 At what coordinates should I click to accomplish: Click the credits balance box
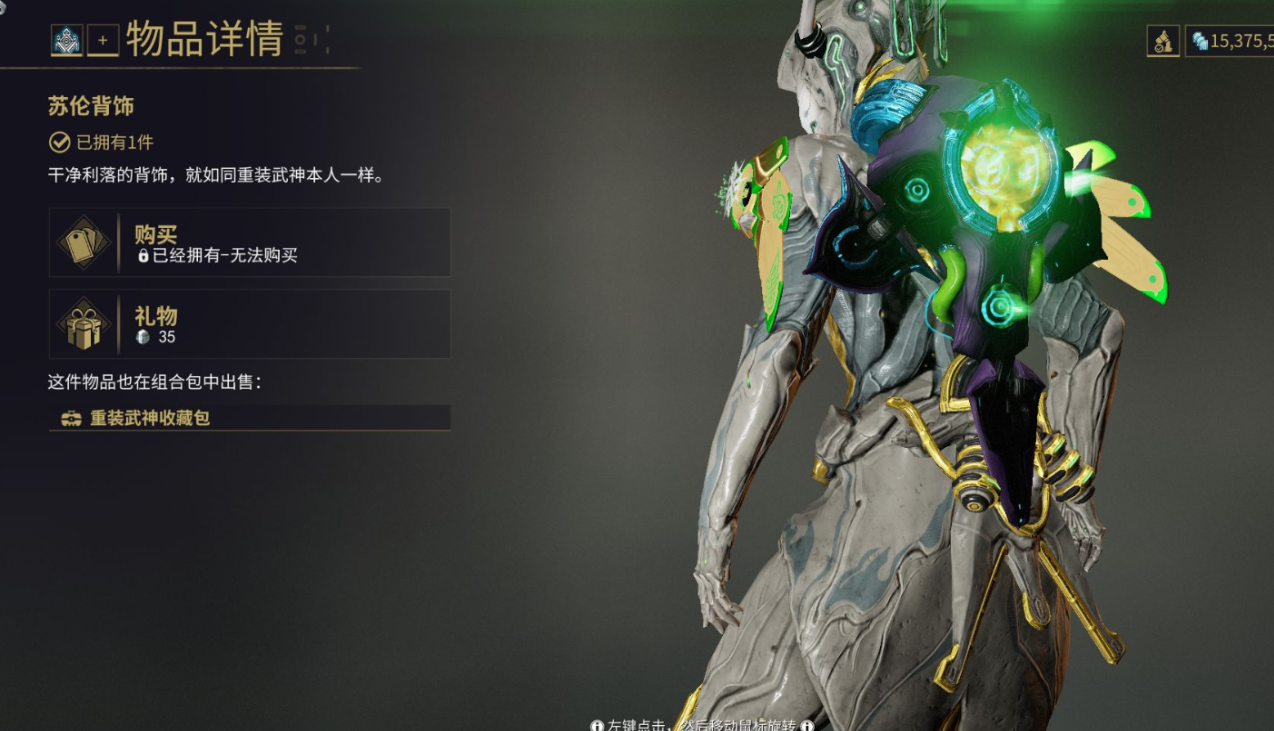click(1230, 41)
